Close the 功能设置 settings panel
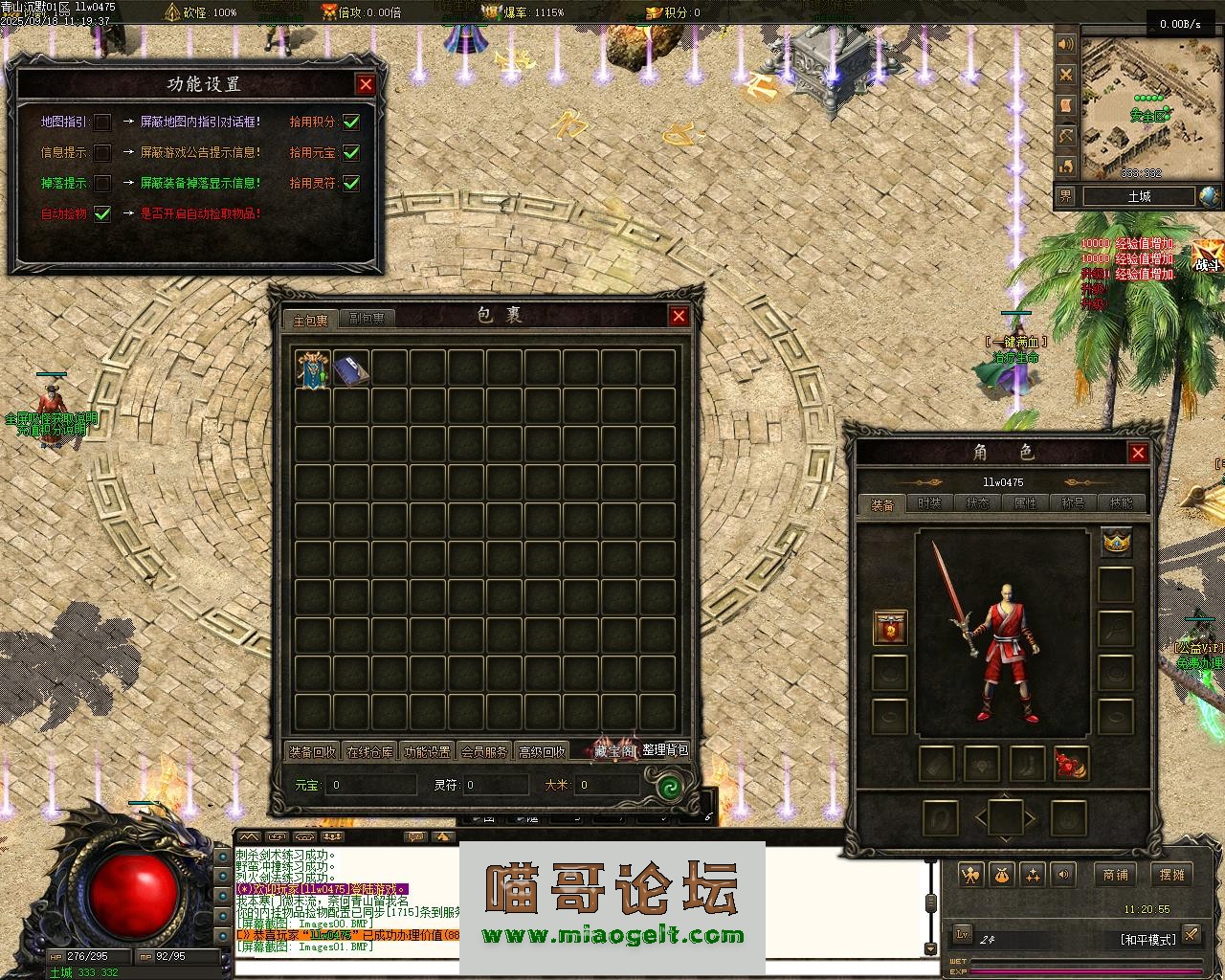Viewport: 1225px width, 980px height. click(x=366, y=85)
